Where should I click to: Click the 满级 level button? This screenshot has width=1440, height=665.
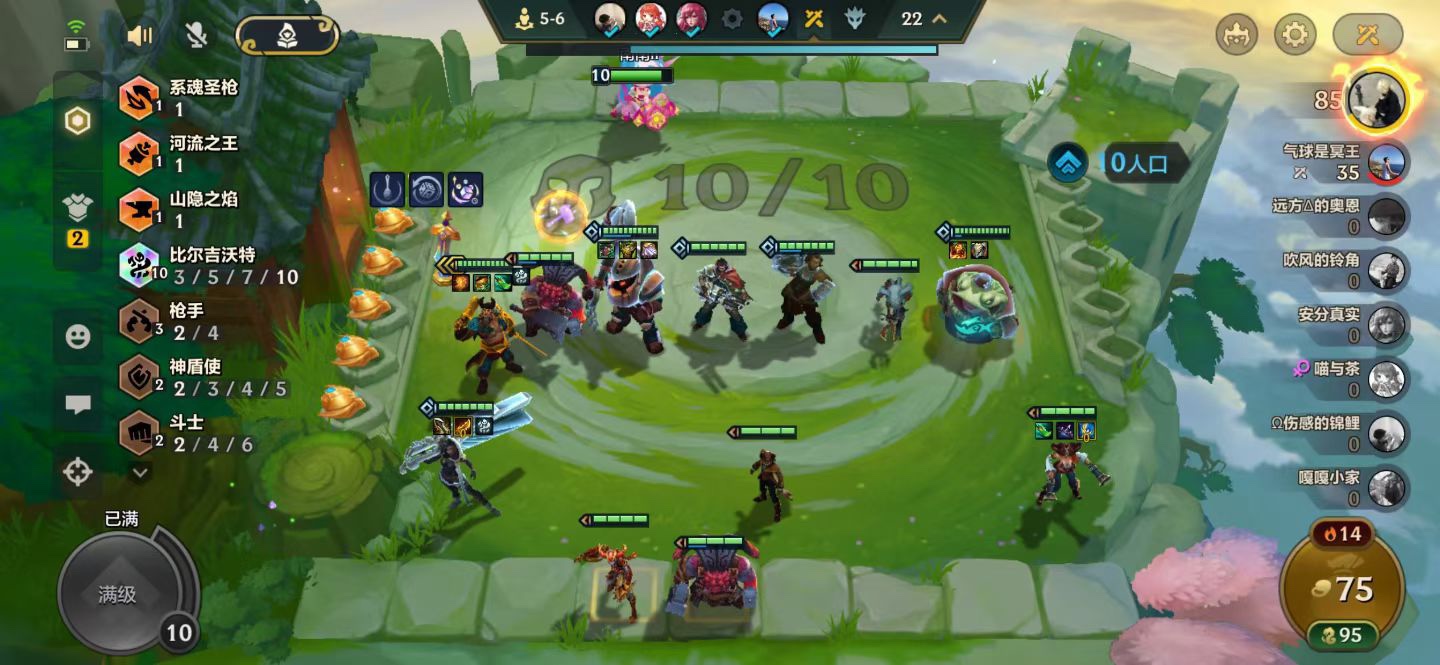tap(118, 594)
